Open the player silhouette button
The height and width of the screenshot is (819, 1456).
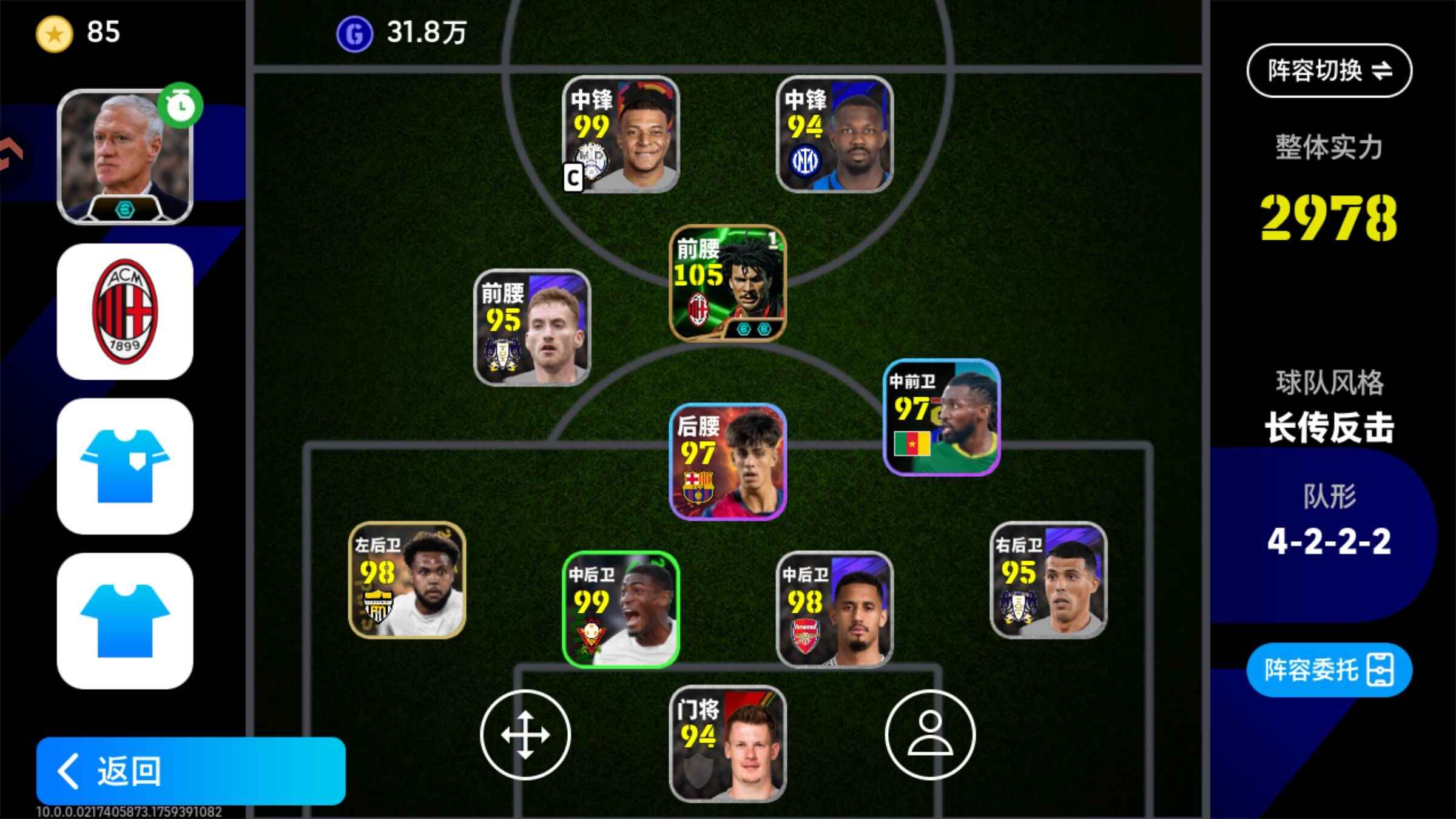tap(930, 734)
